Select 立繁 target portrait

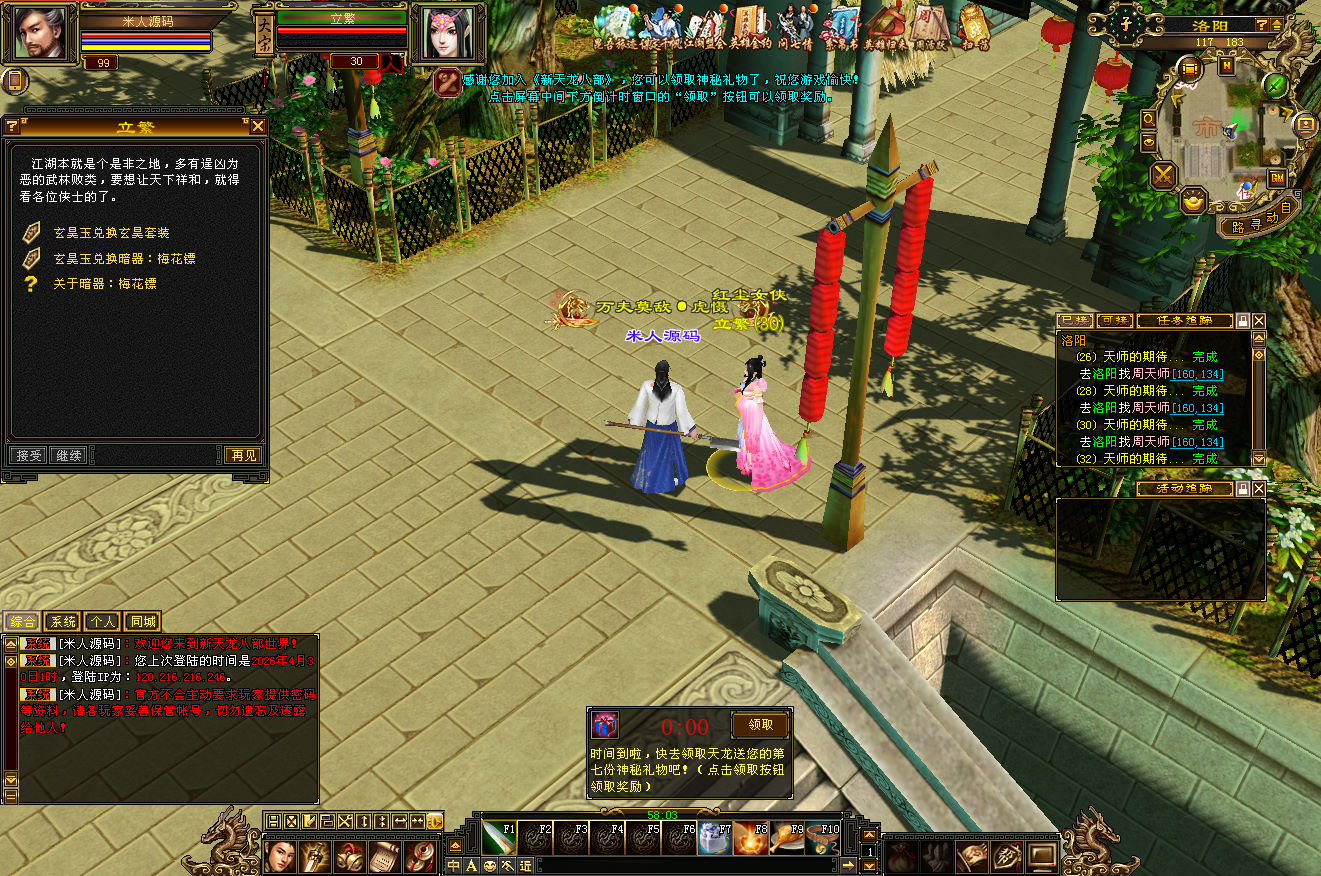446,33
